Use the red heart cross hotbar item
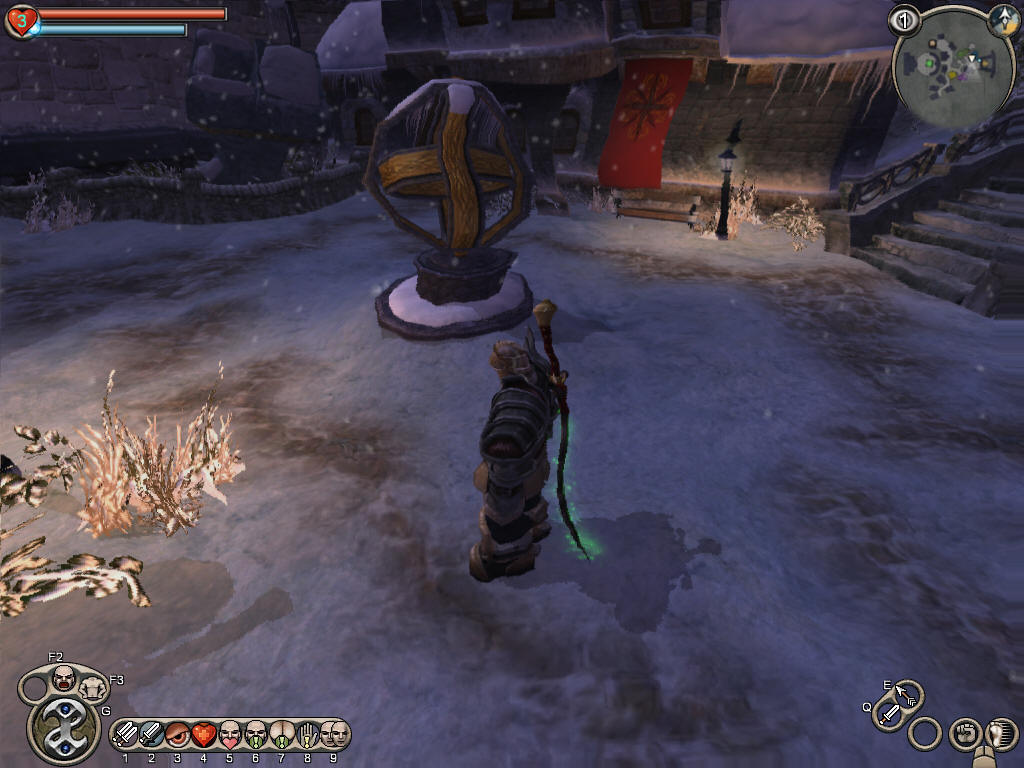 204,735
